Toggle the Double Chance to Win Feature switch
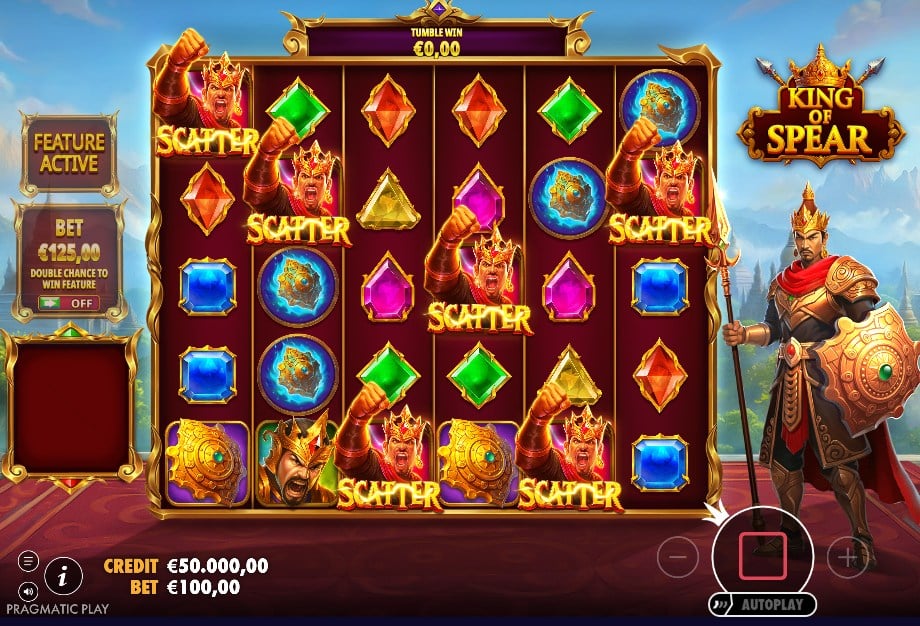Image resolution: width=920 pixels, height=626 pixels. pyautogui.click(x=69, y=302)
